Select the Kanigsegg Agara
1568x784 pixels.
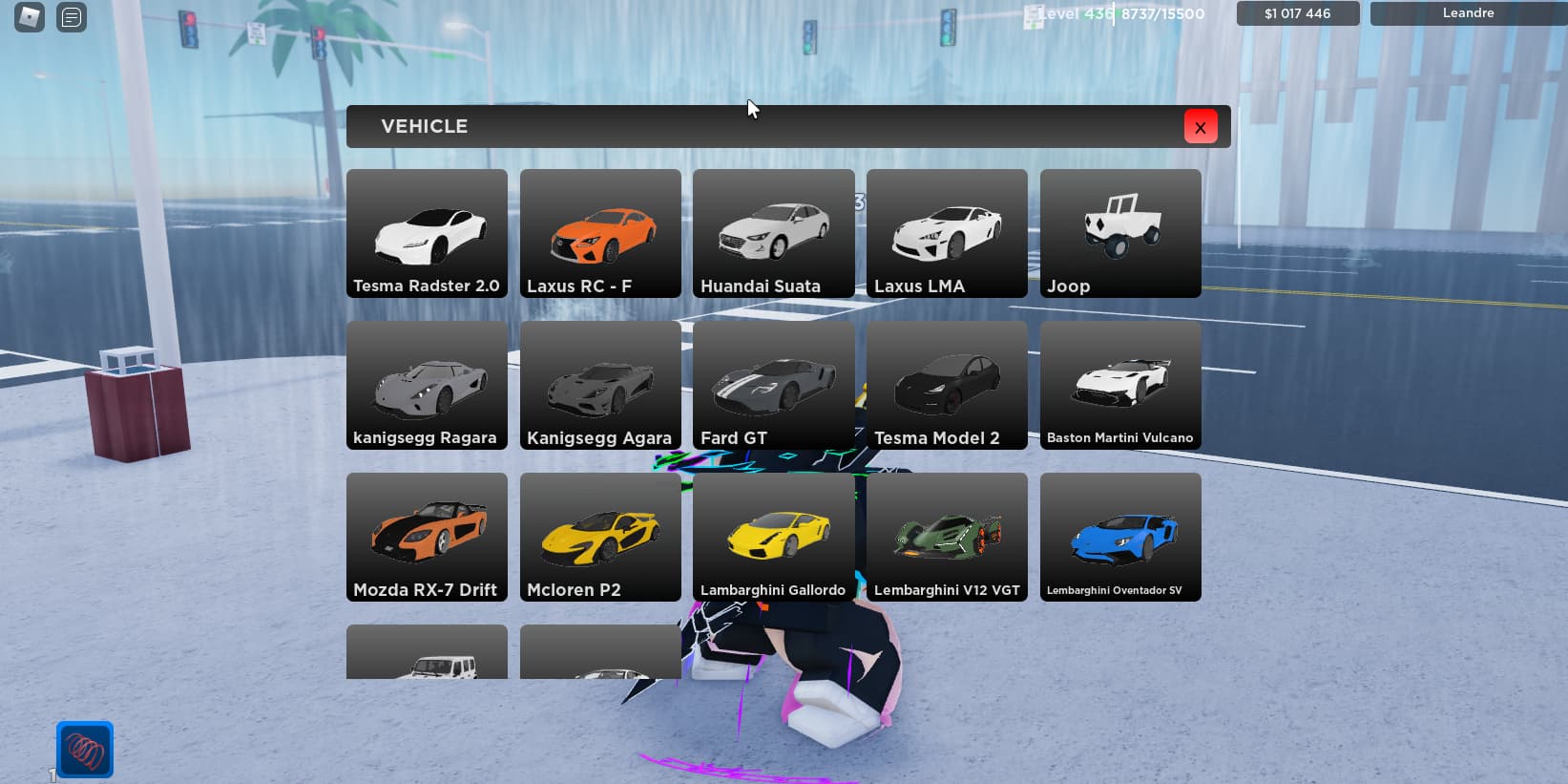pos(600,384)
